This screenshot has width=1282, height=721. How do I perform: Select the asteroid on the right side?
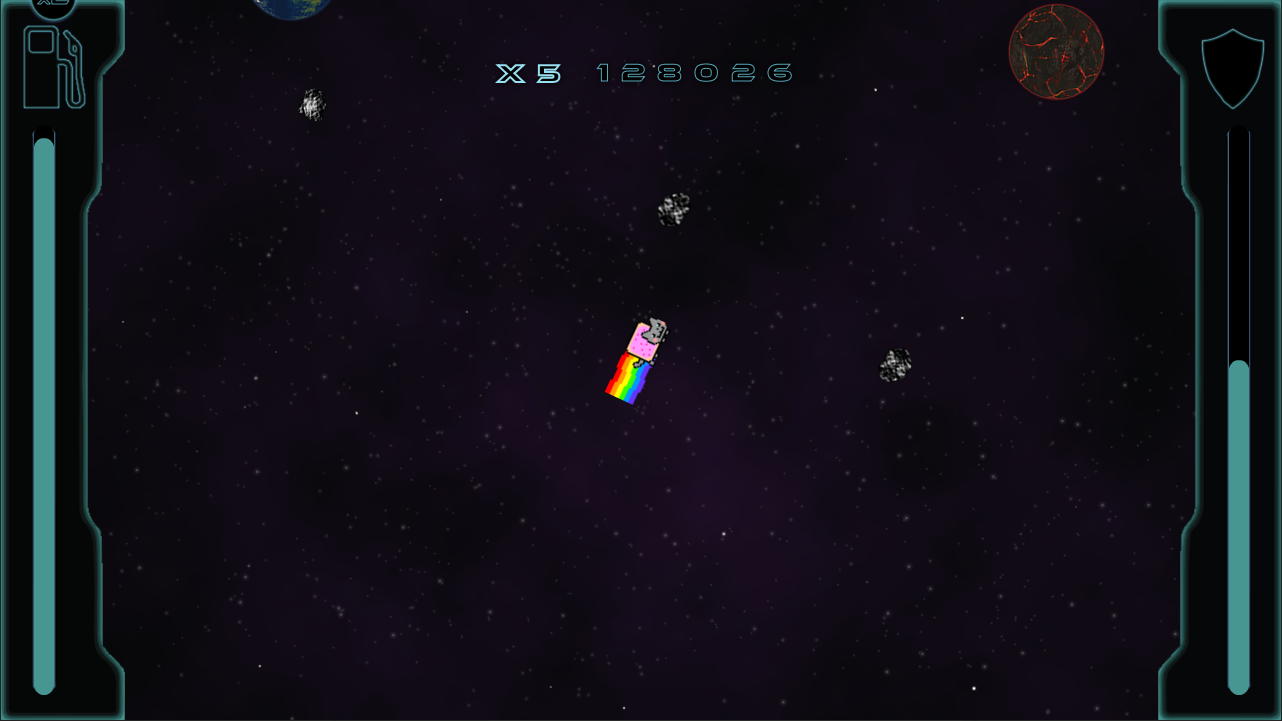coord(897,365)
